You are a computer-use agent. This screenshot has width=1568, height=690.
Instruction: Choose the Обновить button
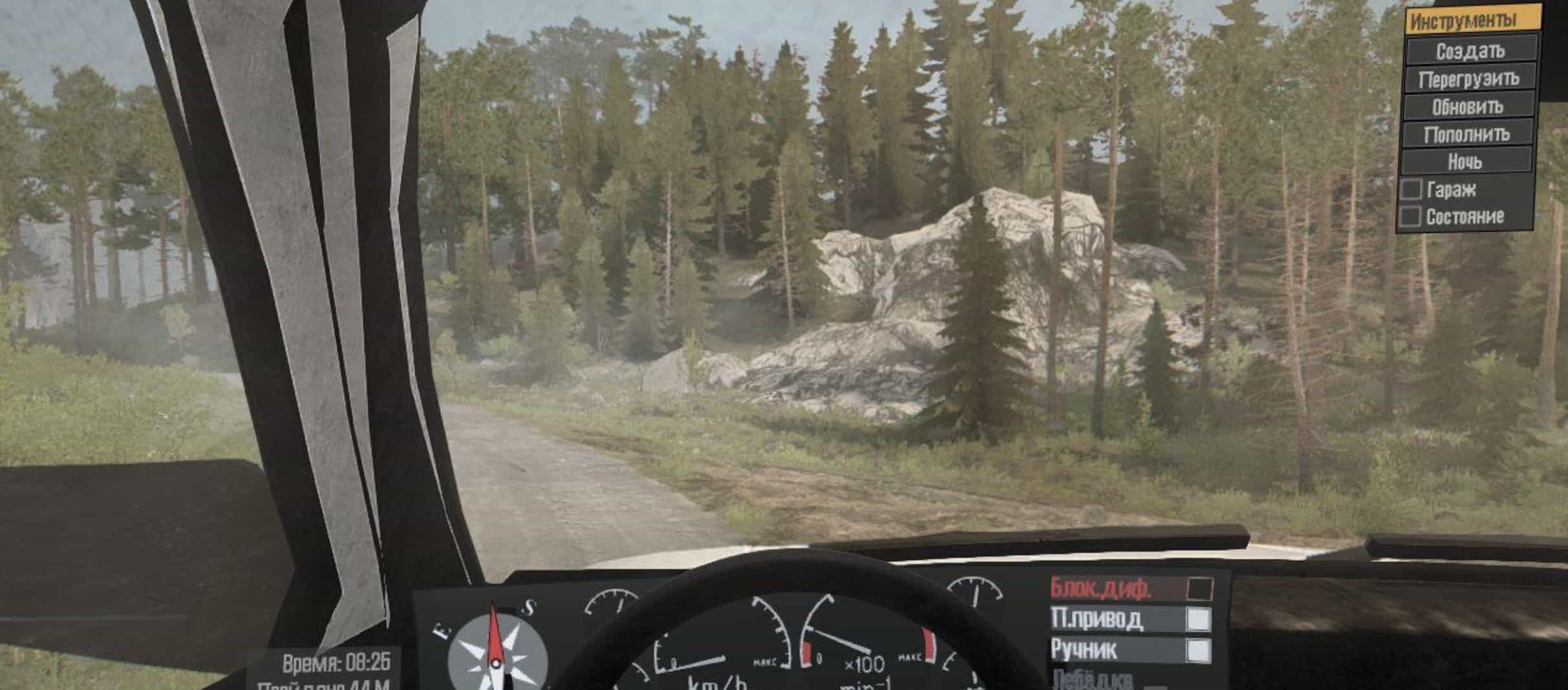point(1467,107)
